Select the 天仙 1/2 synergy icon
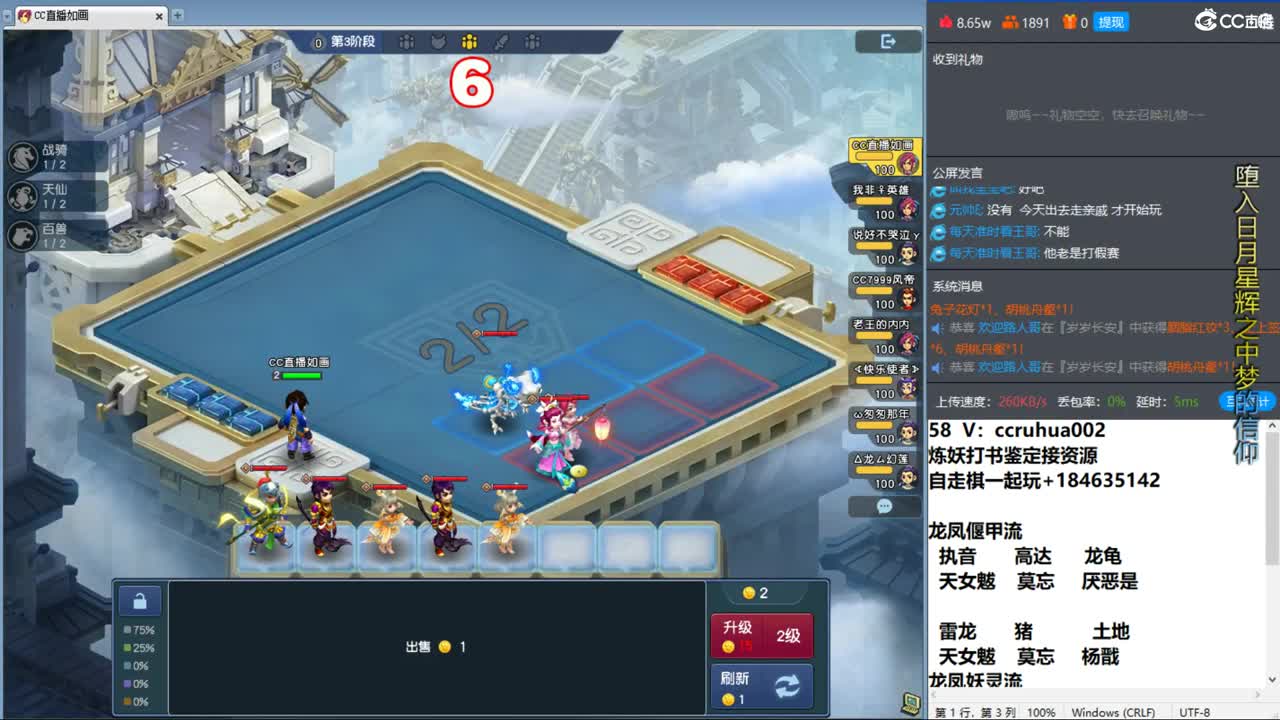The image size is (1280, 720). (25, 195)
